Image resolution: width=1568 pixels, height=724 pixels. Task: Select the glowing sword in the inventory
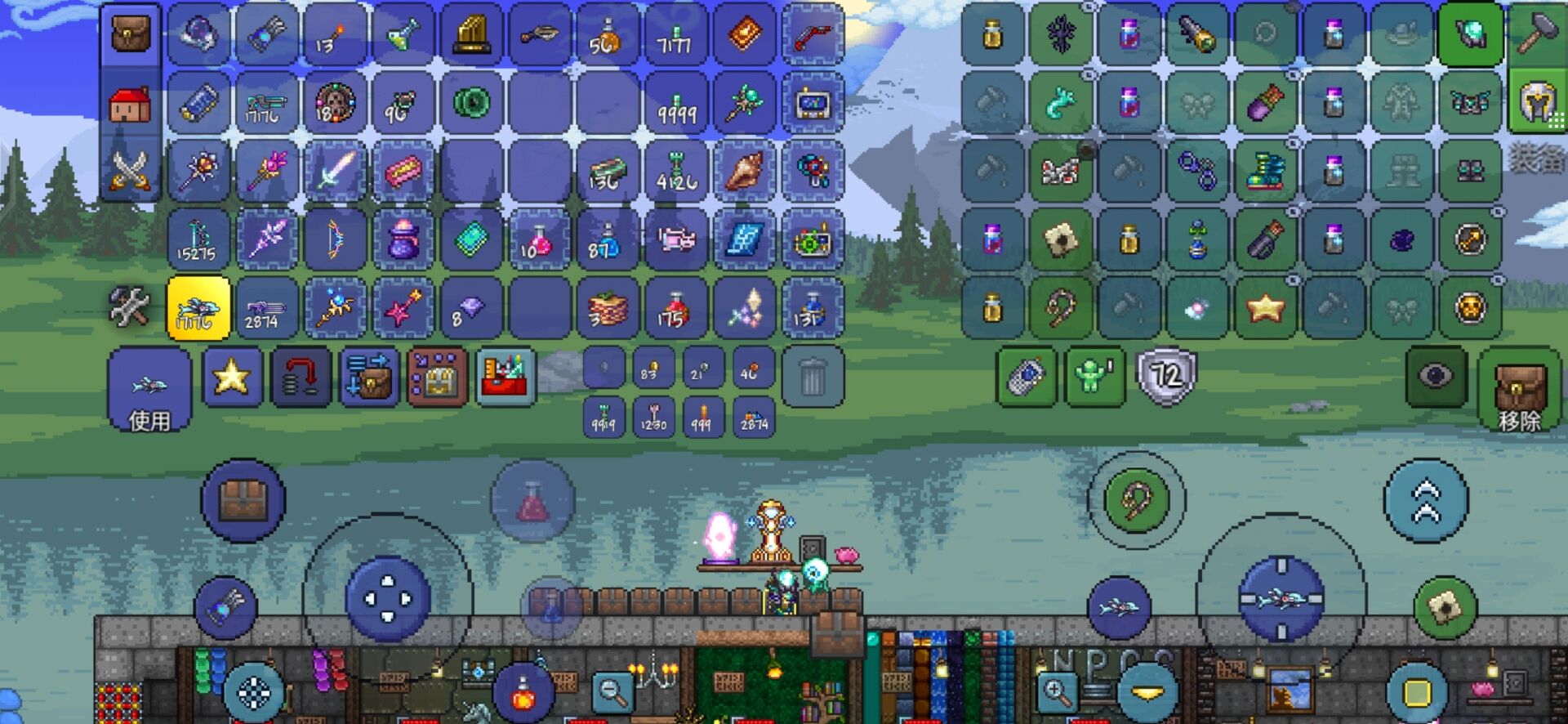[335, 171]
